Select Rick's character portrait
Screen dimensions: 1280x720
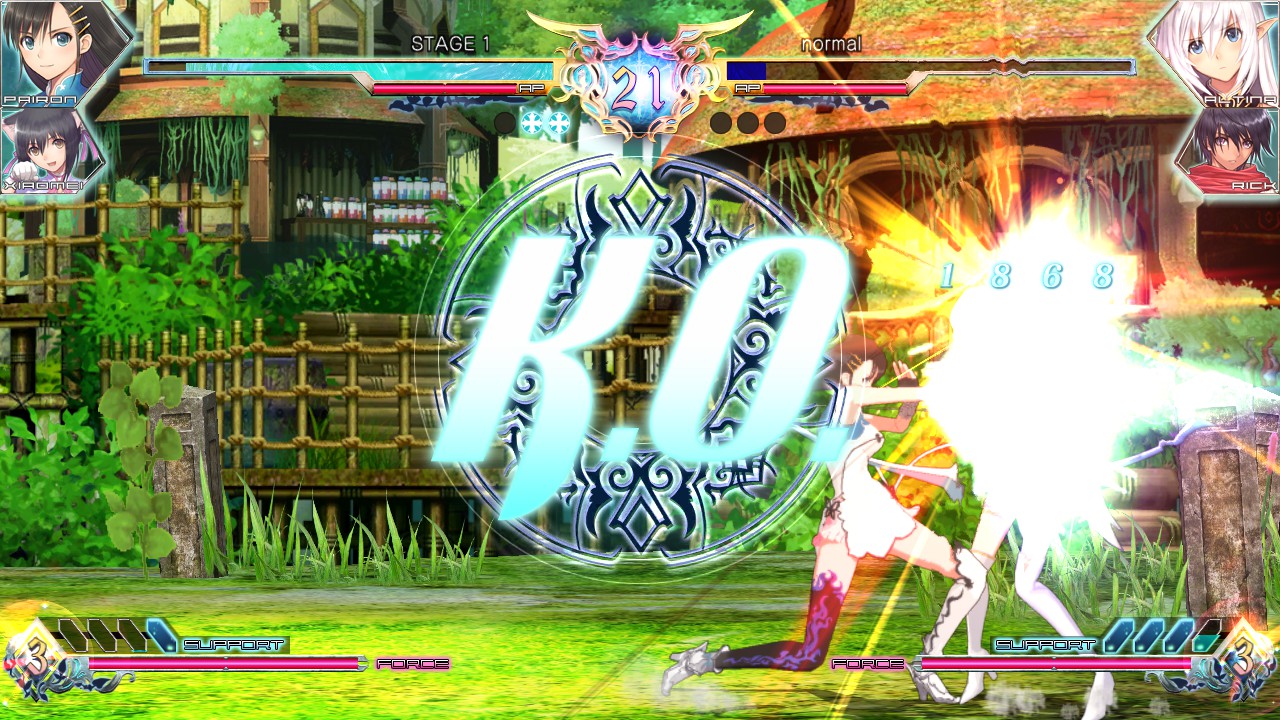click(1238, 155)
